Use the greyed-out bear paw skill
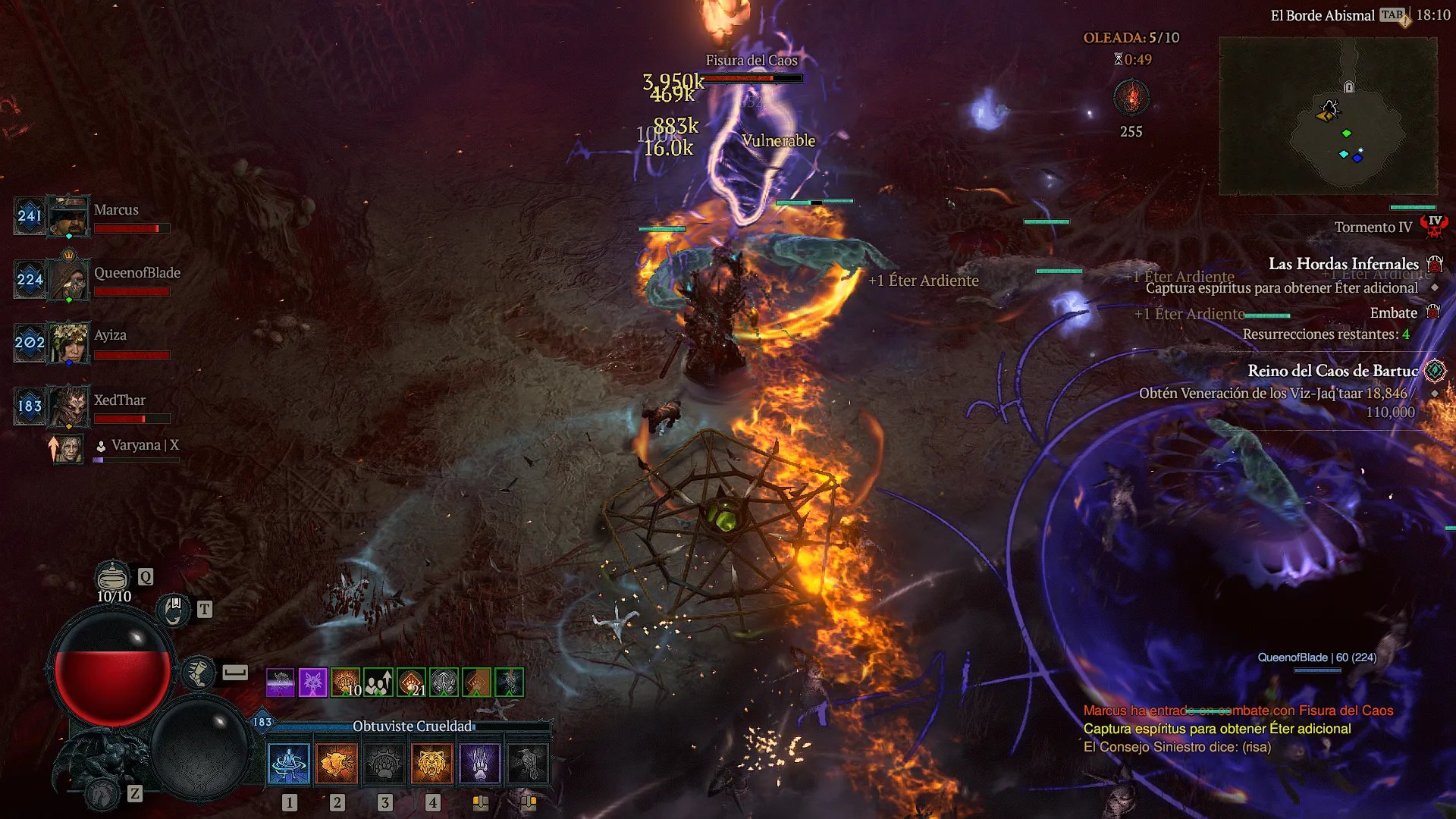Screen dimensions: 1456x819 (x=384, y=763)
